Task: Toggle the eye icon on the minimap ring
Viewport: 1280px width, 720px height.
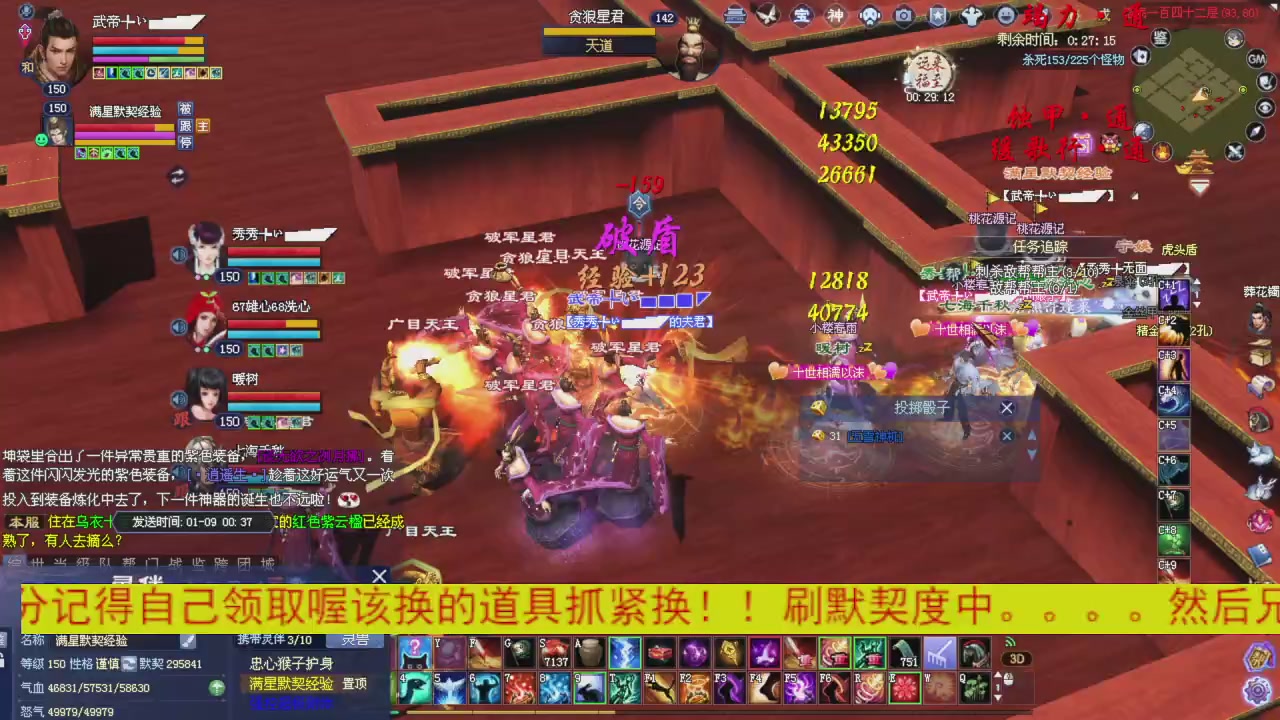Action: [1266, 106]
